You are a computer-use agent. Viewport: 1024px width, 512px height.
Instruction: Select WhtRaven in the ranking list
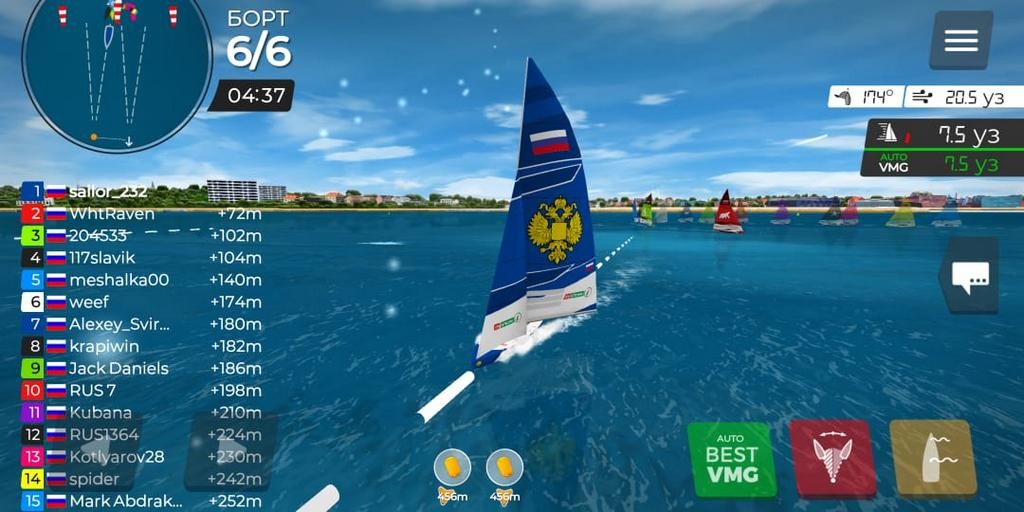[111, 213]
